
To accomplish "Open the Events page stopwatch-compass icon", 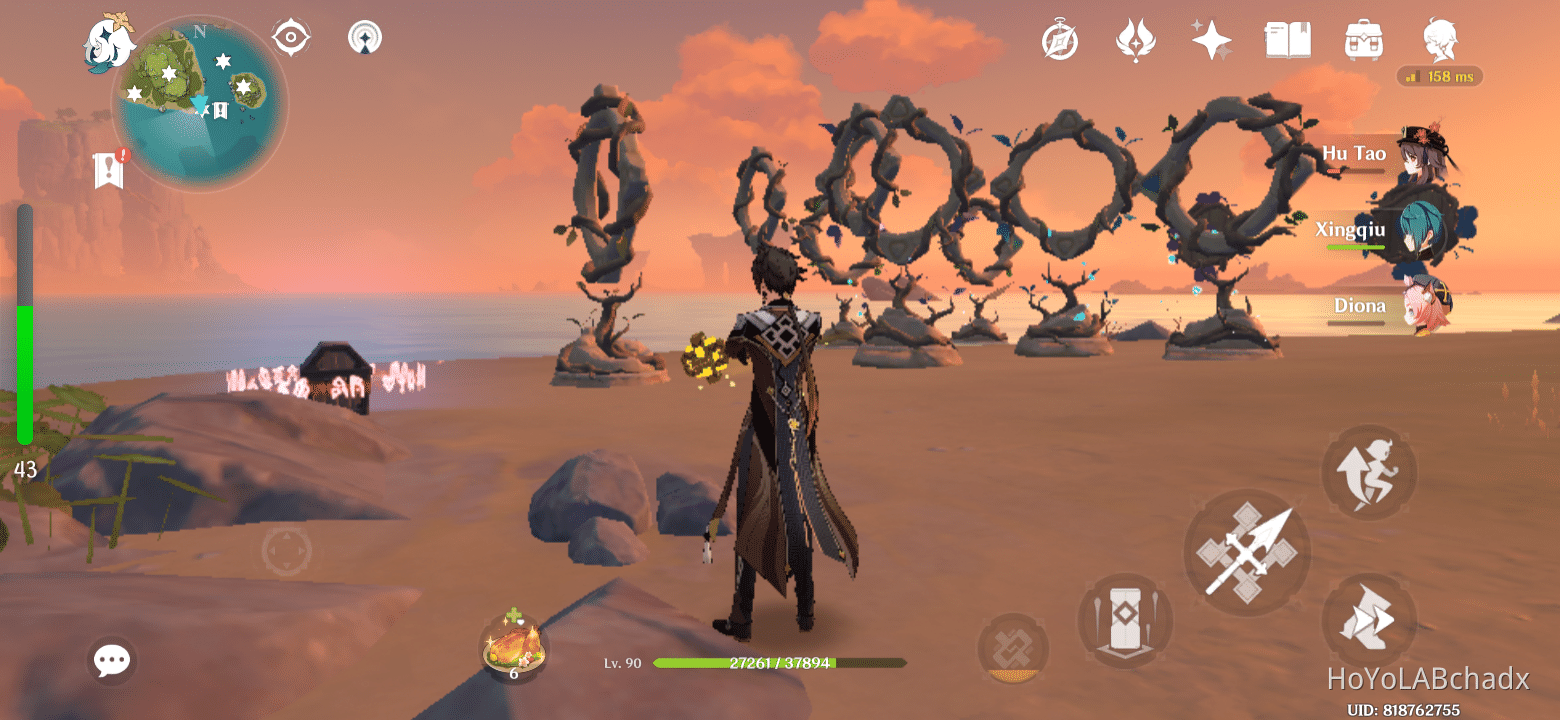I will pyautogui.click(x=1060, y=40).
